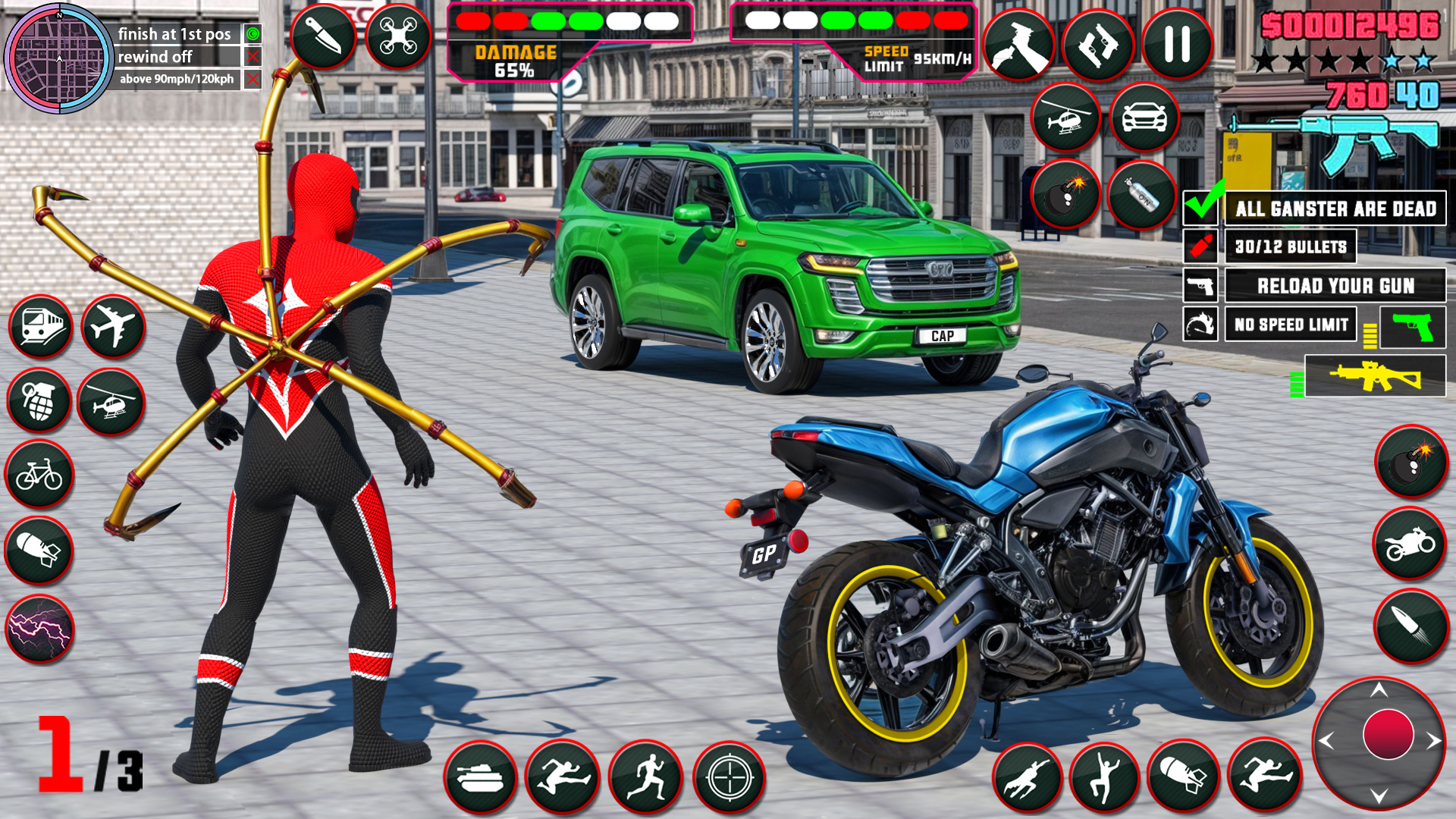Viewport: 1456px width, 819px height.
Task: Open the car selection icon
Action: tap(1146, 115)
